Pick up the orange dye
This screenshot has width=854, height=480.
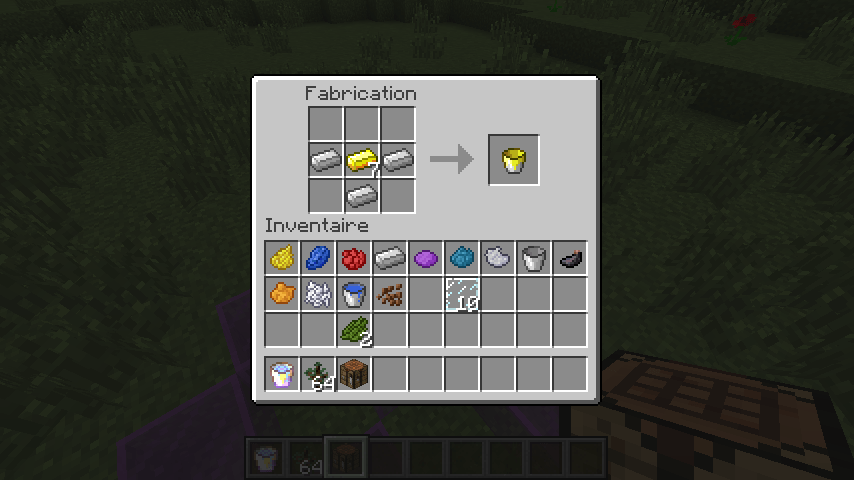[282, 295]
